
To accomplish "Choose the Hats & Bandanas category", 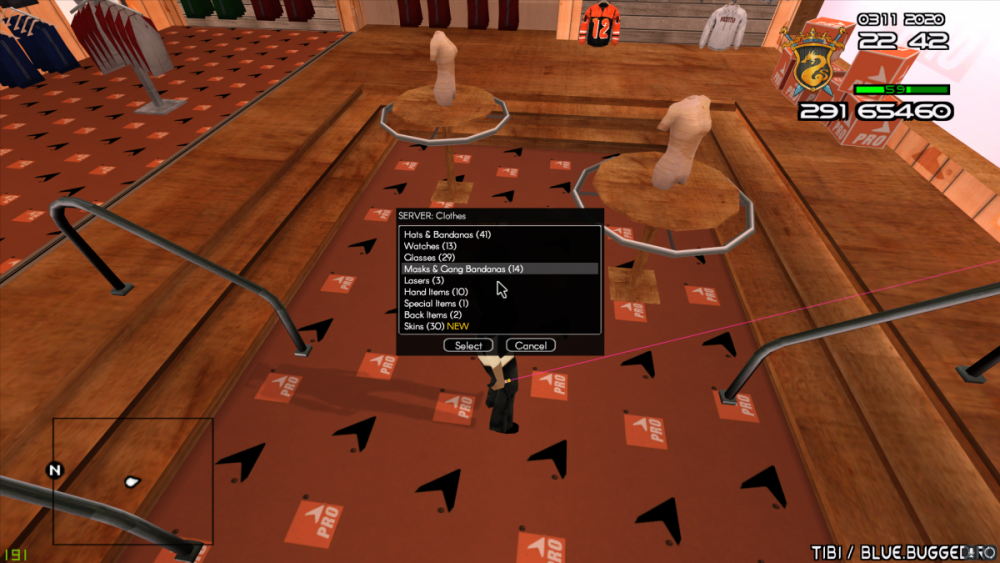I will [x=447, y=235].
